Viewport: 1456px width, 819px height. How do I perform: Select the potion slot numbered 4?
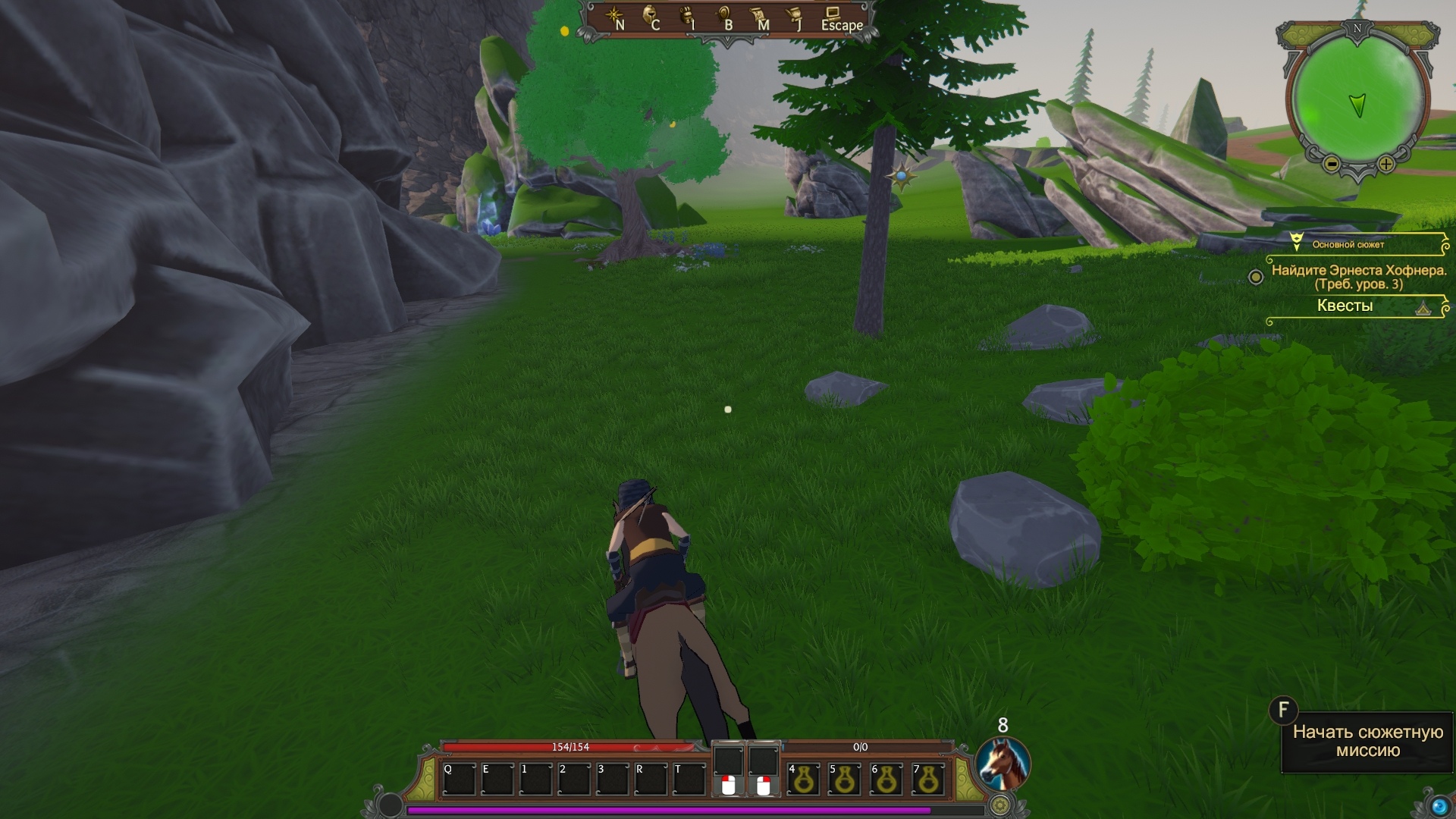[x=803, y=780]
